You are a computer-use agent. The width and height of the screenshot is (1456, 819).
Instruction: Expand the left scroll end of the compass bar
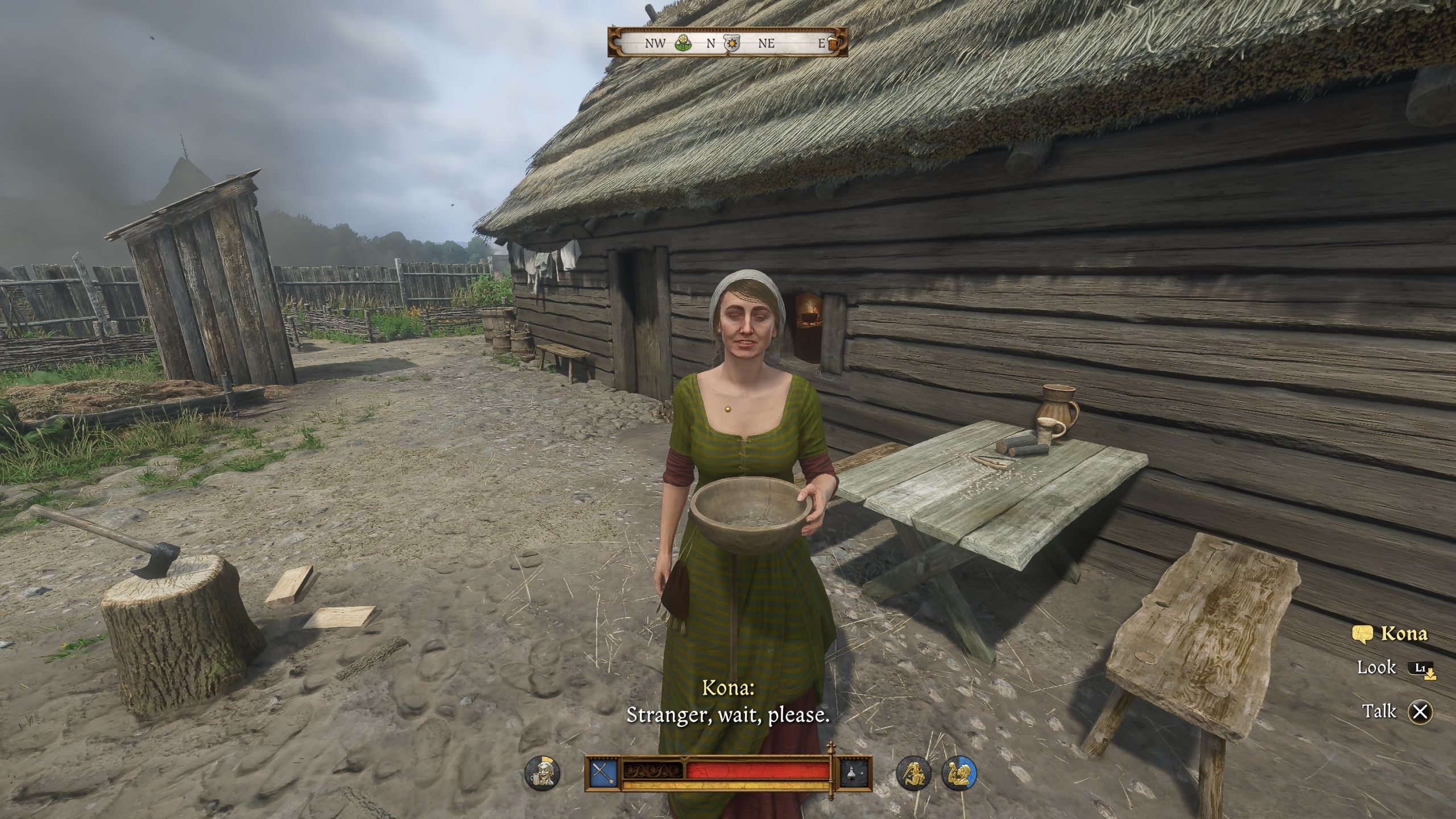(616, 43)
